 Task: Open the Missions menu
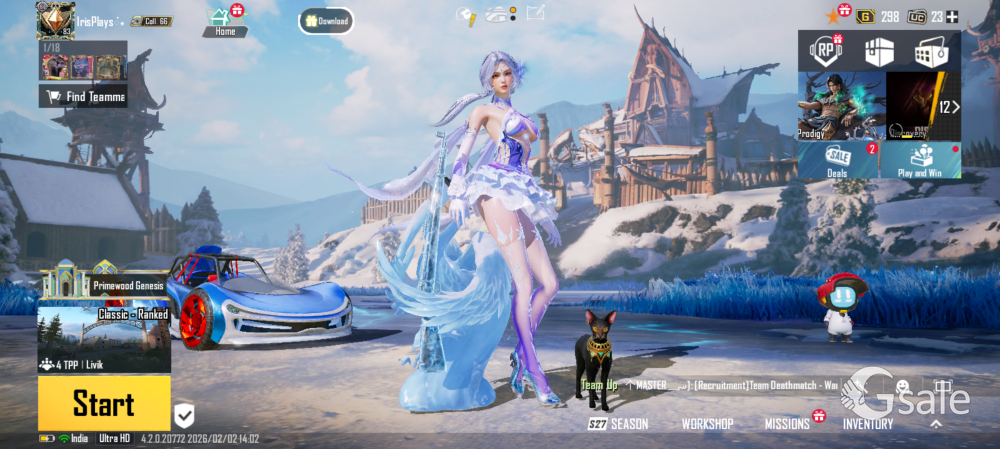pyautogui.click(x=787, y=424)
